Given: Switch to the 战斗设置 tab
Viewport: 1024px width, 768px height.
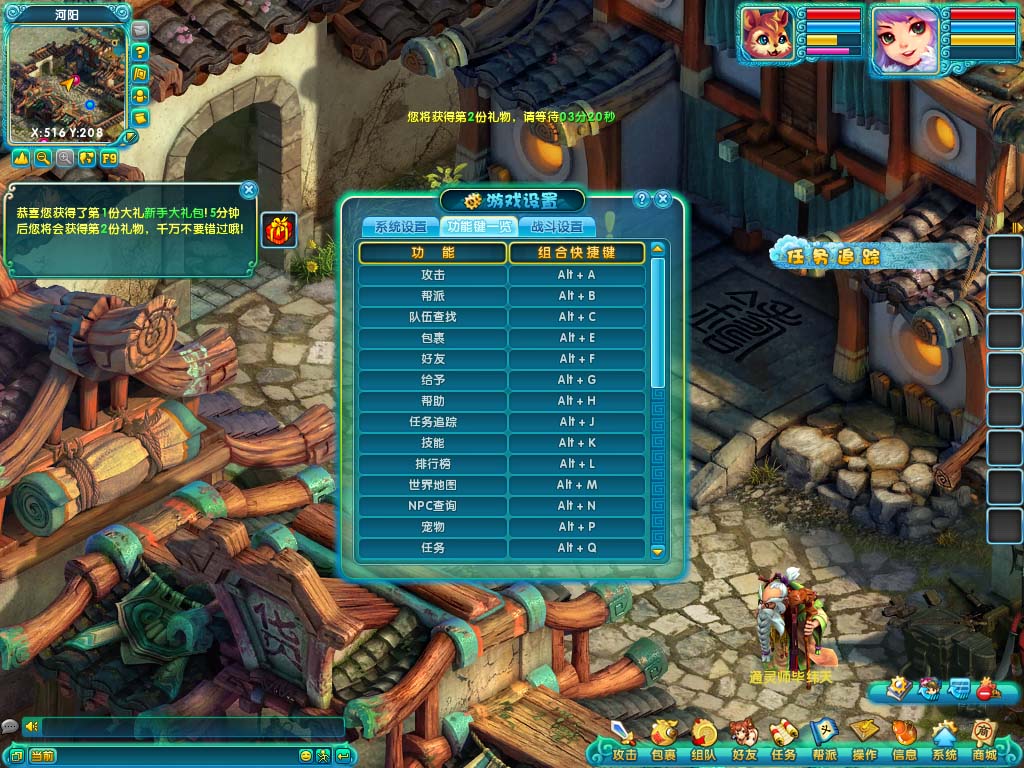Looking at the screenshot, I should [557, 227].
